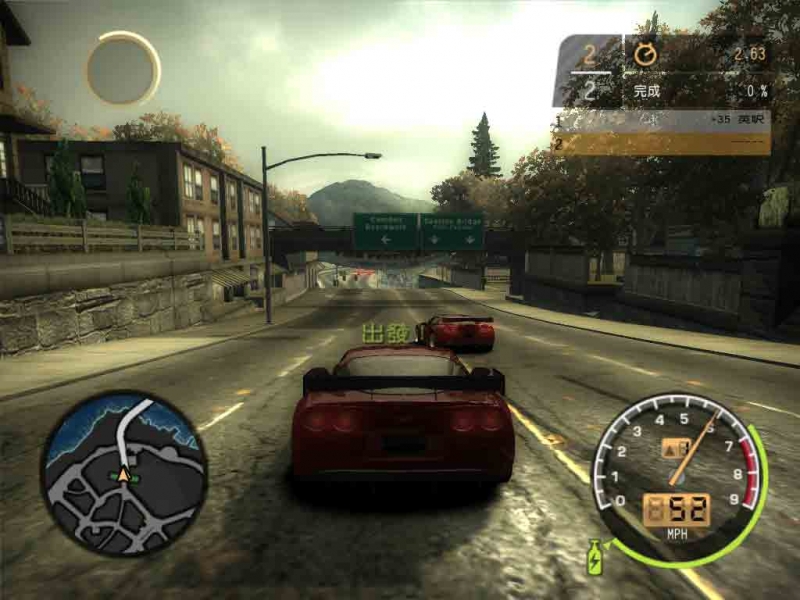This screenshot has width=800, height=600.
Task: Click the circular ring indicator beside the rooftop
Action: coord(123,68)
